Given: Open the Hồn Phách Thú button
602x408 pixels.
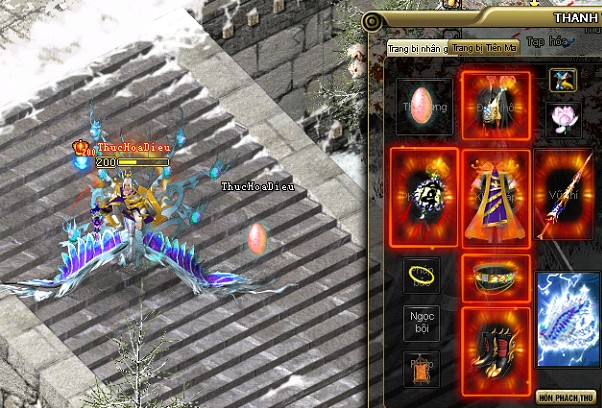Looking at the screenshot, I should 566,395.
